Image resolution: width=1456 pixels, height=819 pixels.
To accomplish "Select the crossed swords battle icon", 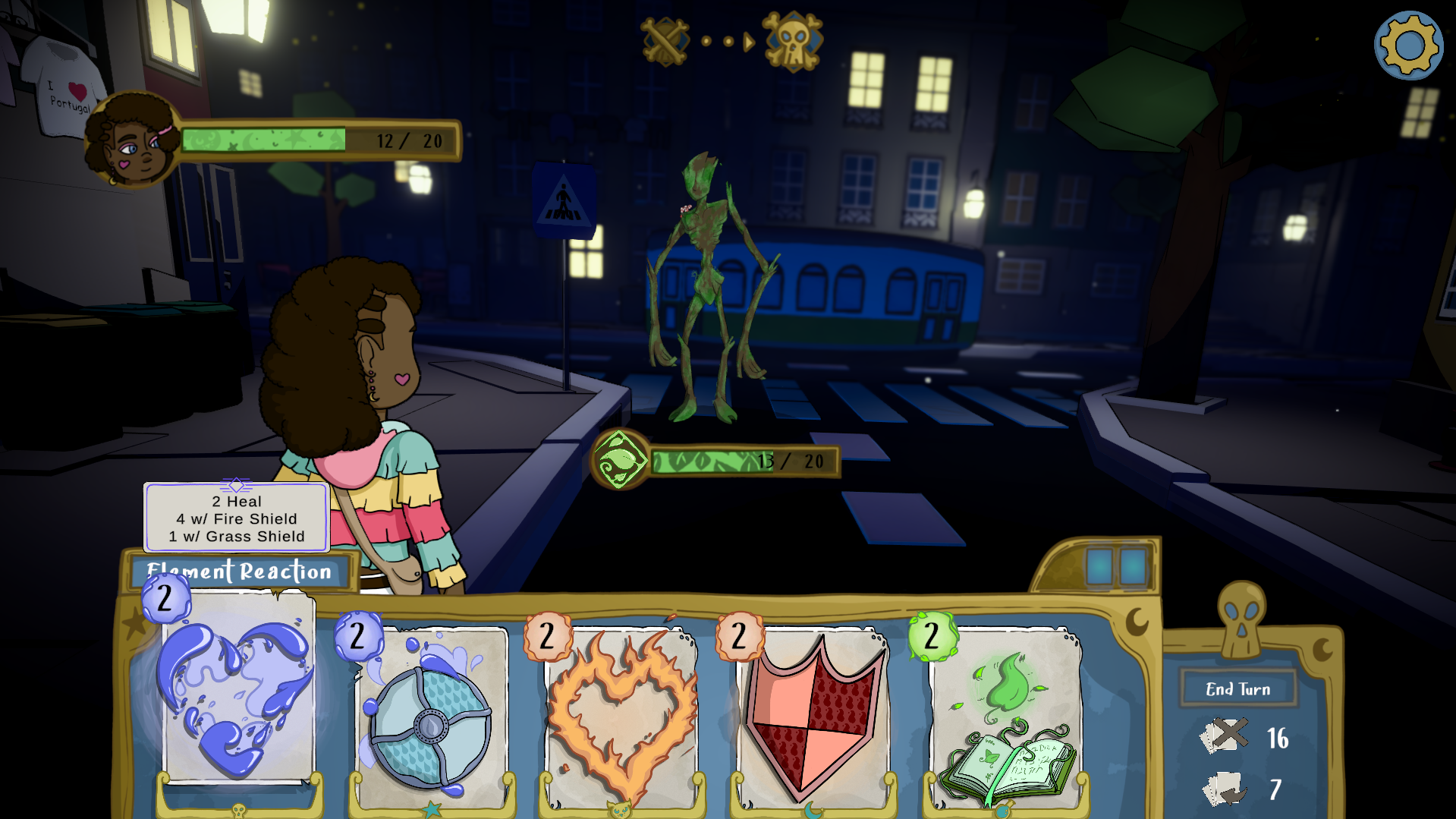I will tap(665, 41).
